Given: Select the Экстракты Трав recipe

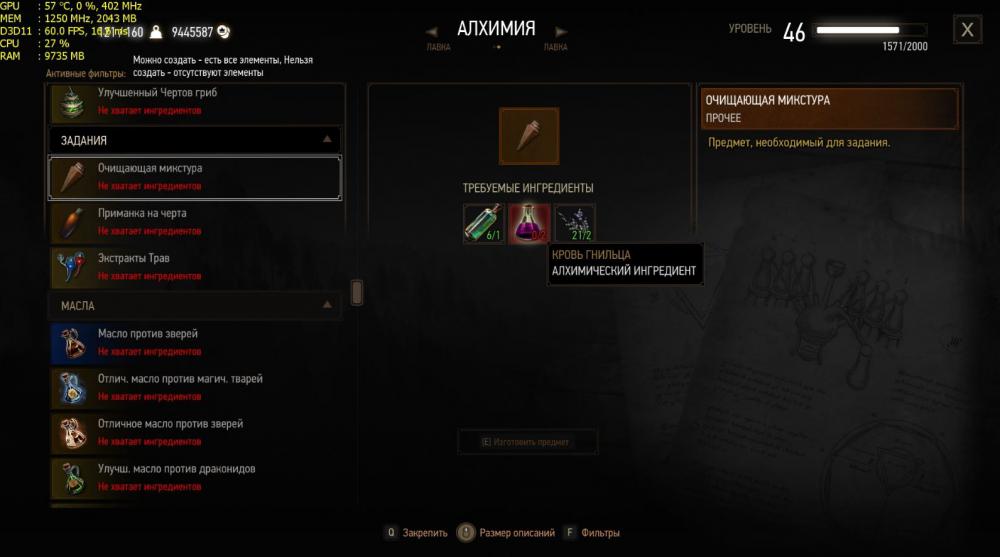Looking at the screenshot, I should tap(195, 267).
